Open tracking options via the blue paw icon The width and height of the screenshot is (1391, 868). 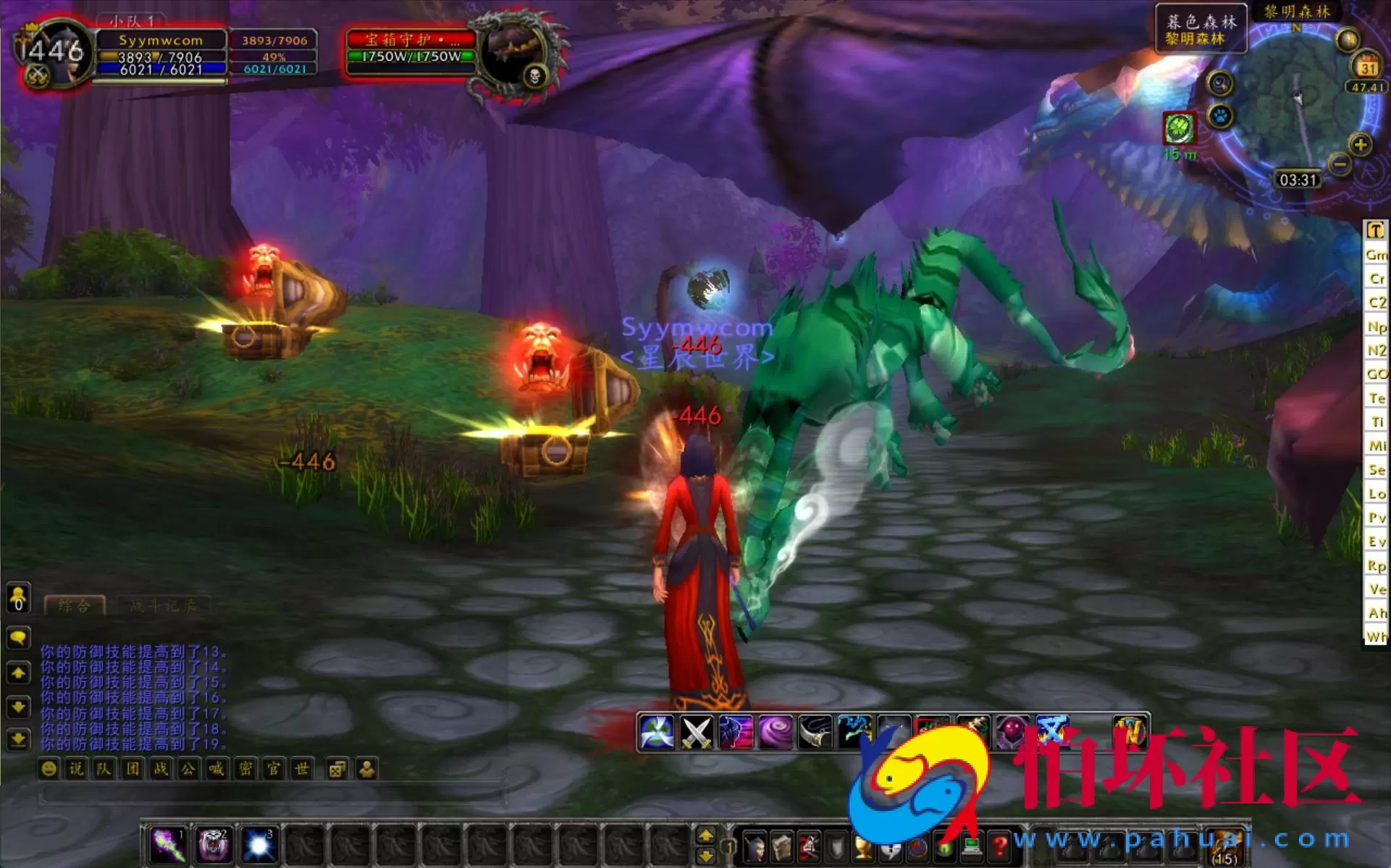[x=1220, y=117]
